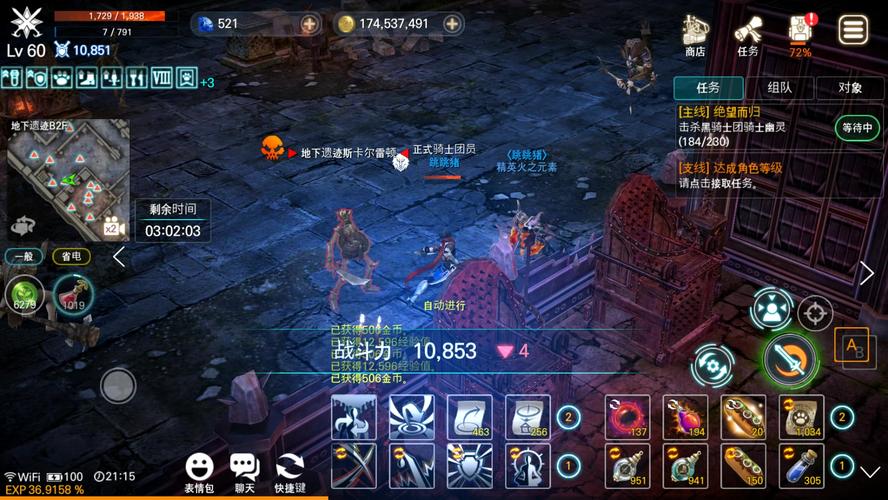Add more gold coins
This screenshot has height=500, width=888.
[x=453, y=23]
